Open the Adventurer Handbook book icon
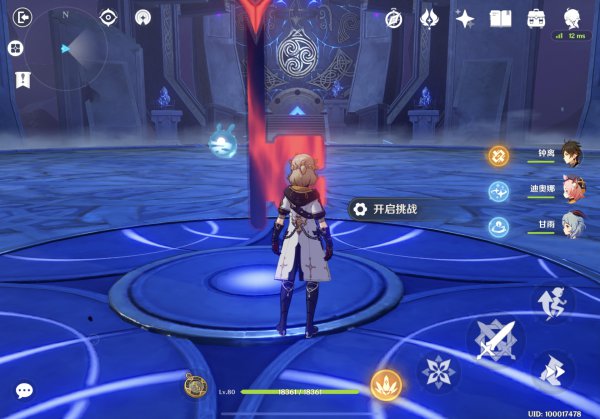This screenshot has width=600, height=419. click(500, 19)
